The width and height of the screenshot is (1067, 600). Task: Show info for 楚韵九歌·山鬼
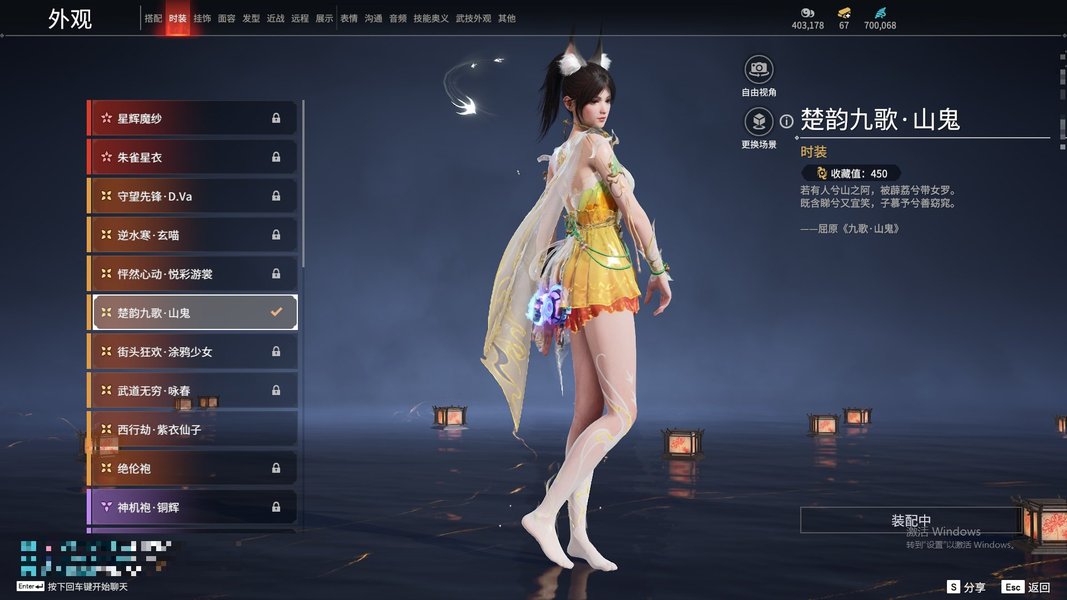786,121
